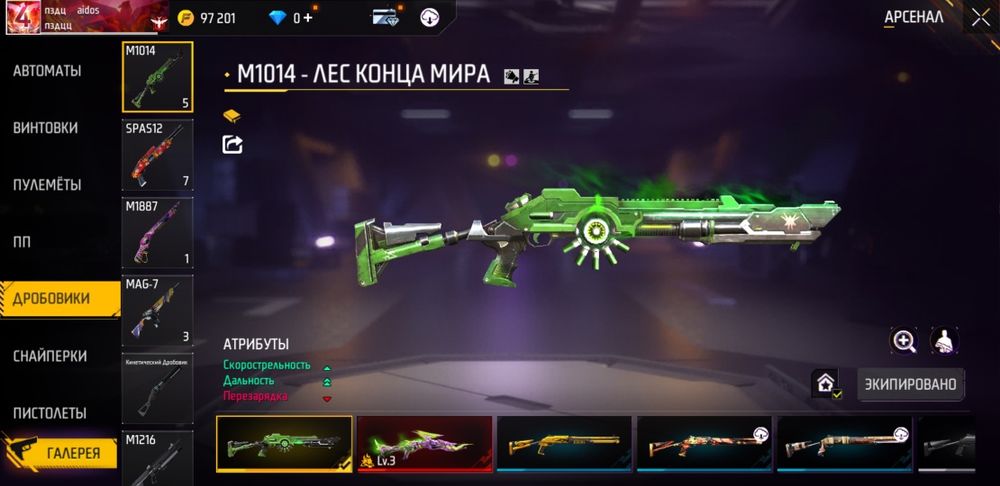Switch to the Автоматы weapon category
The width and height of the screenshot is (1000, 486).
tap(47, 71)
